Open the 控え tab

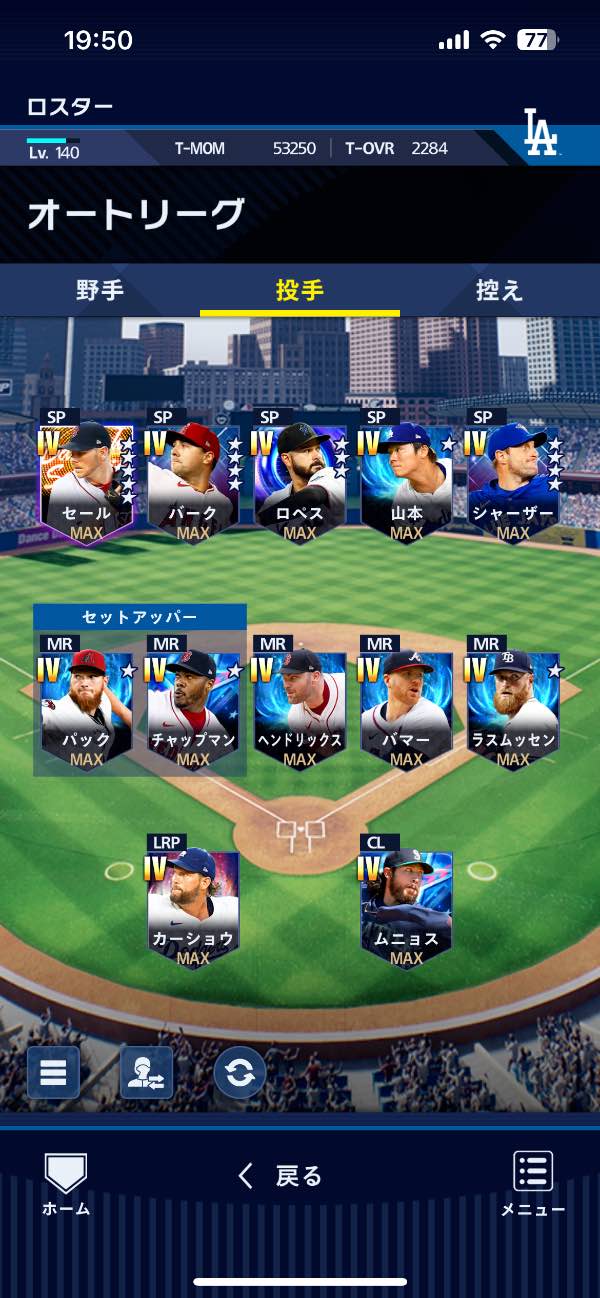coord(499,291)
